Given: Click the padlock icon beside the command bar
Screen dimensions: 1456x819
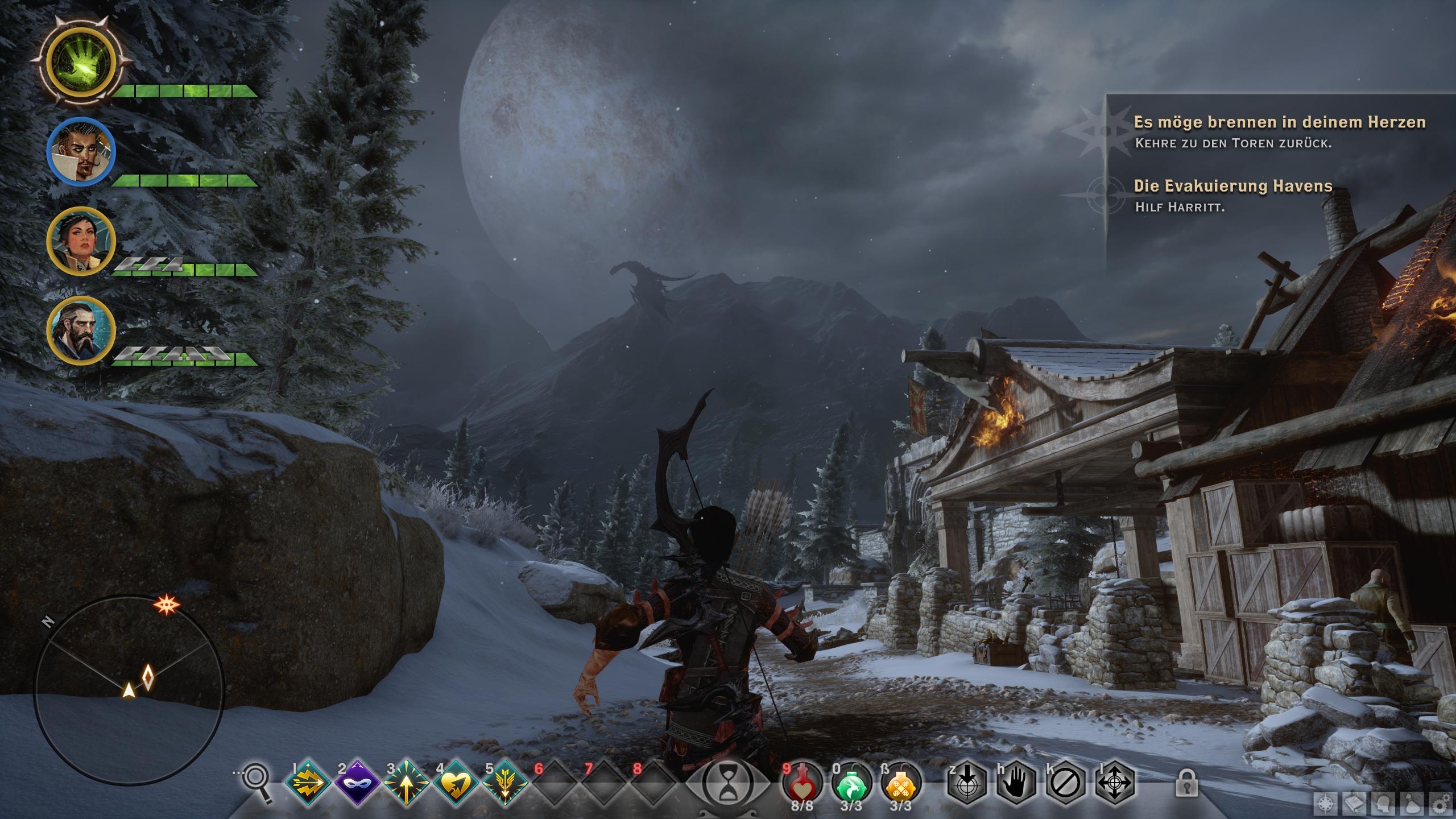Looking at the screenshot, I should coord(1187,783).
